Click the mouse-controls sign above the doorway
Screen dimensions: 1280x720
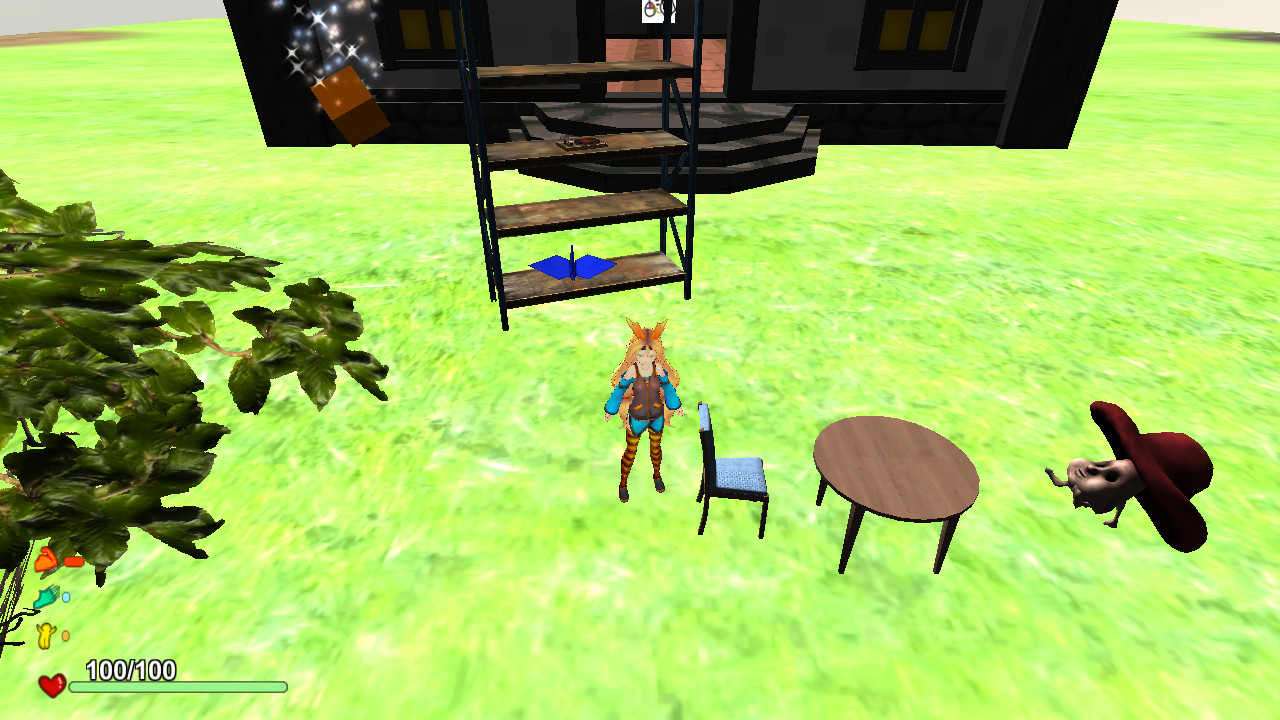pyautogui.click(x=655, y=12)
